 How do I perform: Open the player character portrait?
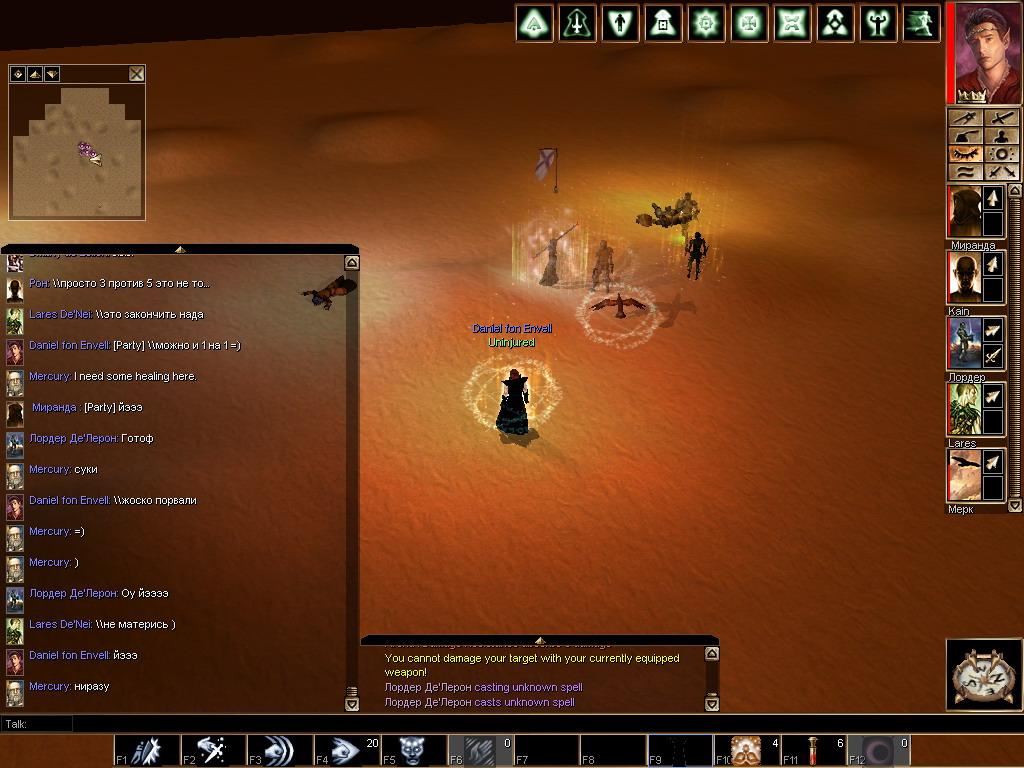click(x=983, y=52)
